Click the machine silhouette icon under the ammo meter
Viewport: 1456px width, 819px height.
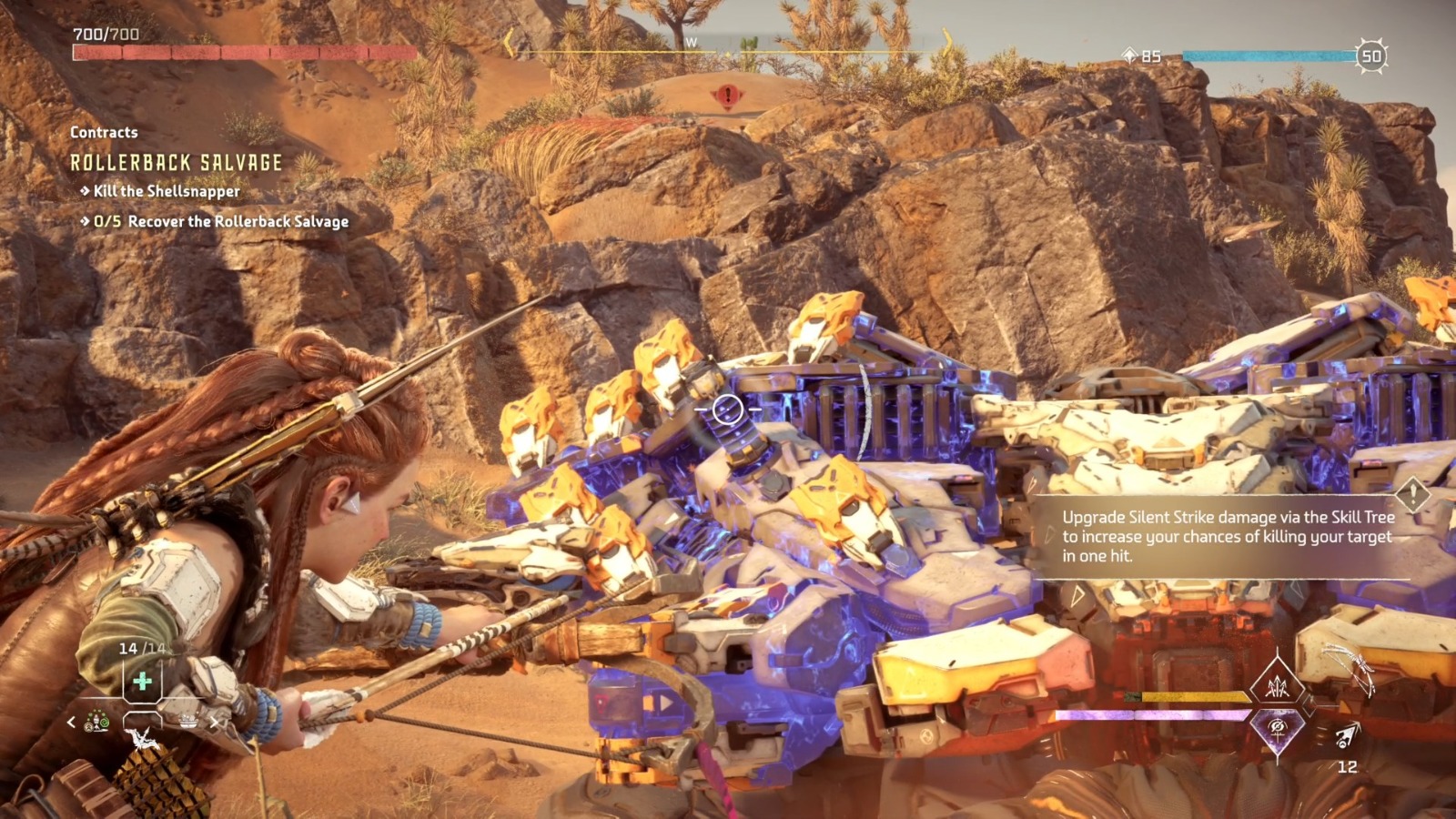(142, 737)
